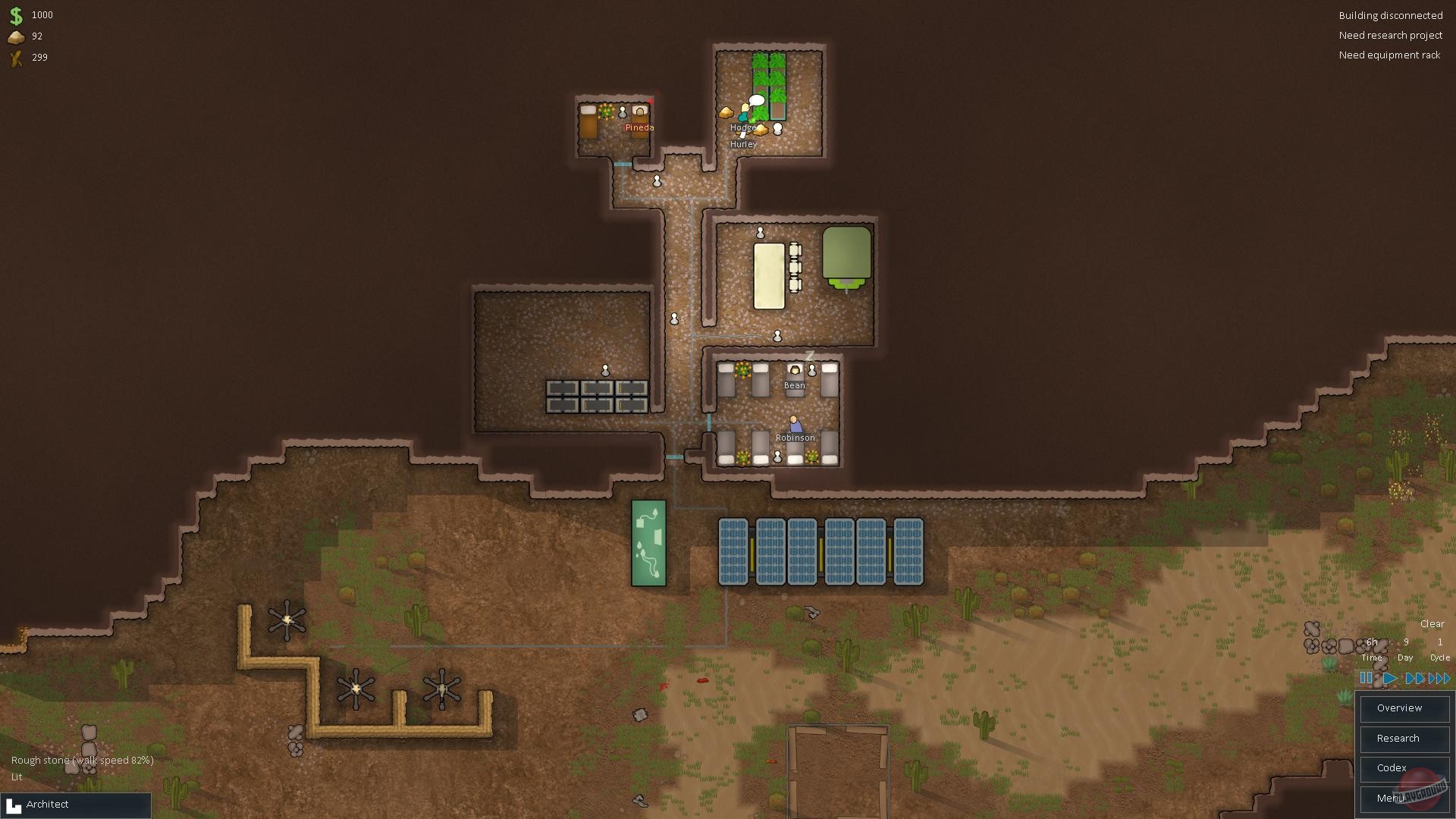1456x819 pixels.
Task: Click the Need equipment rack alert
Action: click(1389, 55)
